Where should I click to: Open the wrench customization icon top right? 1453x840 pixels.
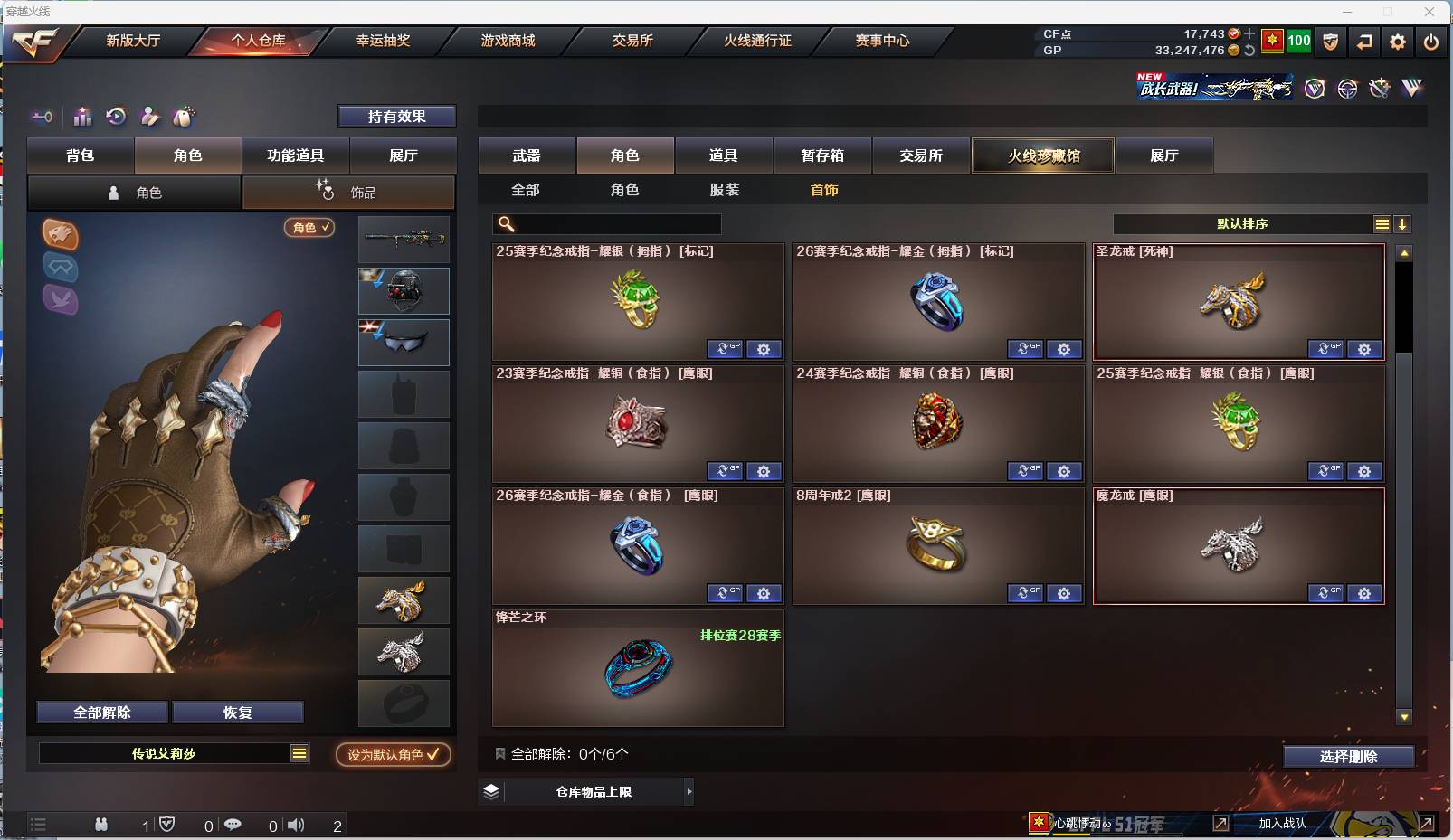(1380, 89)
